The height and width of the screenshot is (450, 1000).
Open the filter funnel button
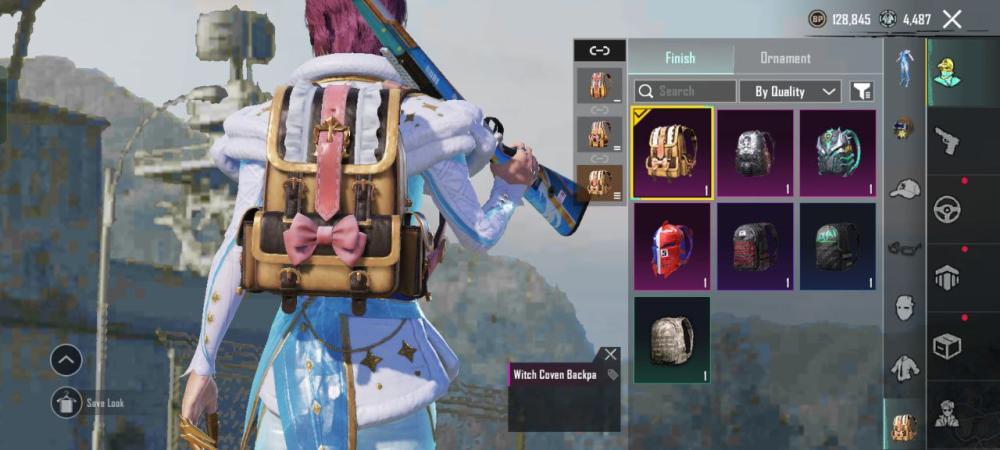pyautogui.click(x=861, y=91)
